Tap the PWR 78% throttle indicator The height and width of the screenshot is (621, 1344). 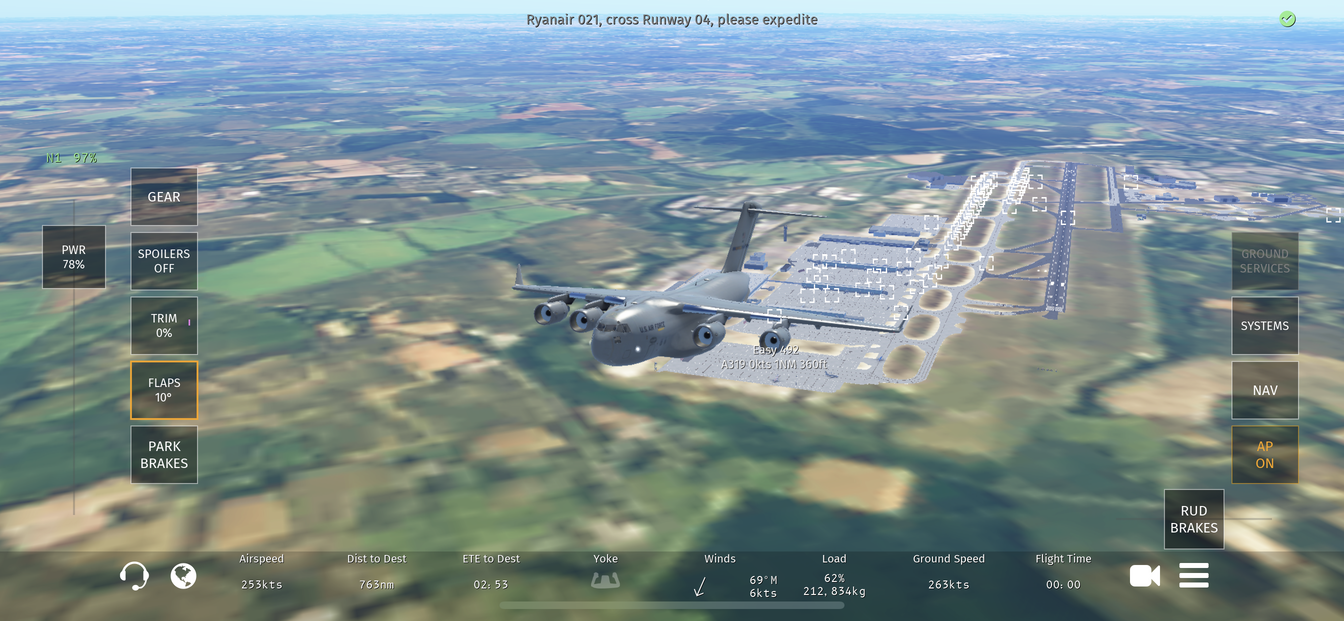pos(74,257)
